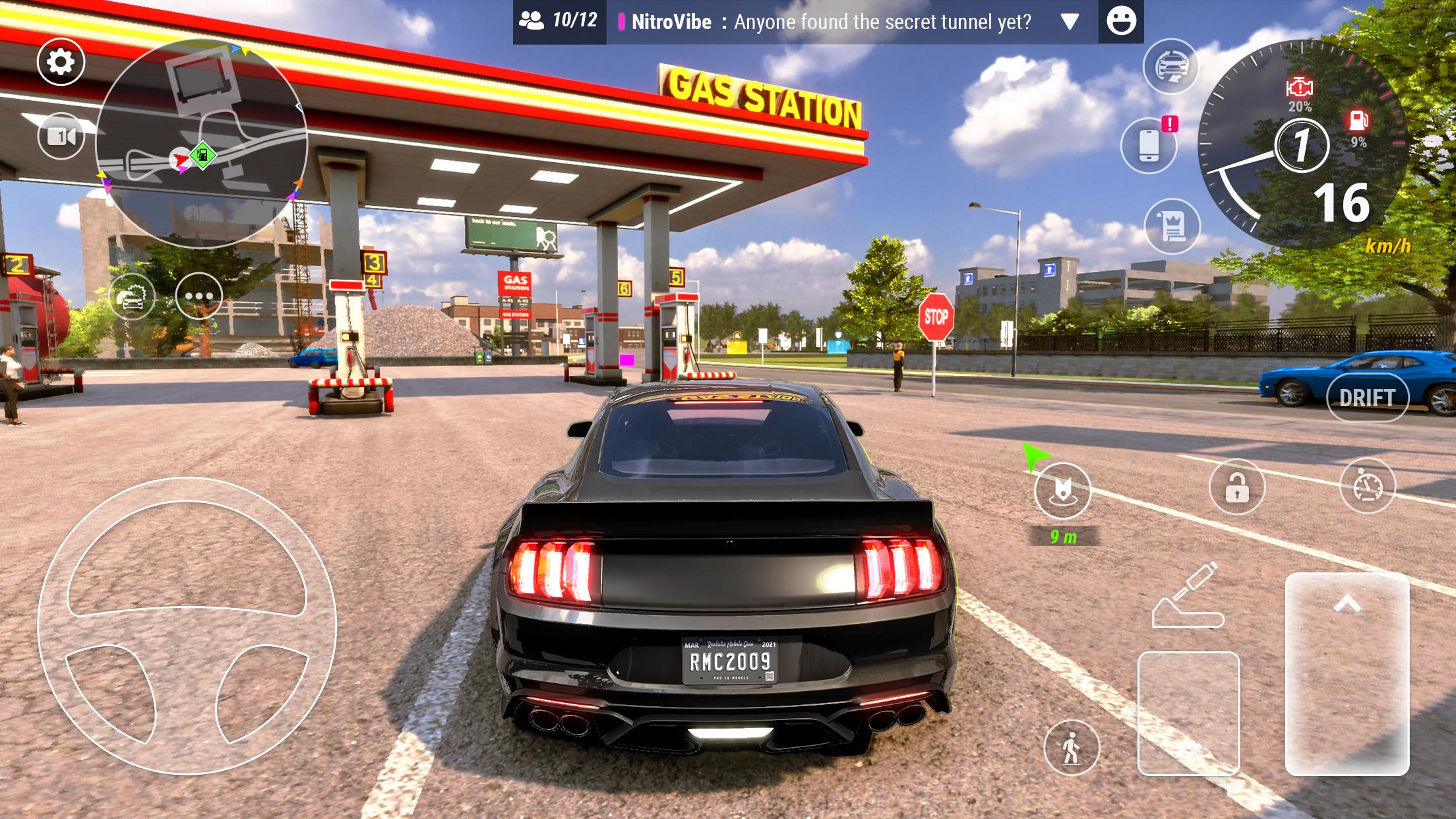Open the scroll missions list icon
This screenshot has height=819, width=1456.
pos(1172,226)
